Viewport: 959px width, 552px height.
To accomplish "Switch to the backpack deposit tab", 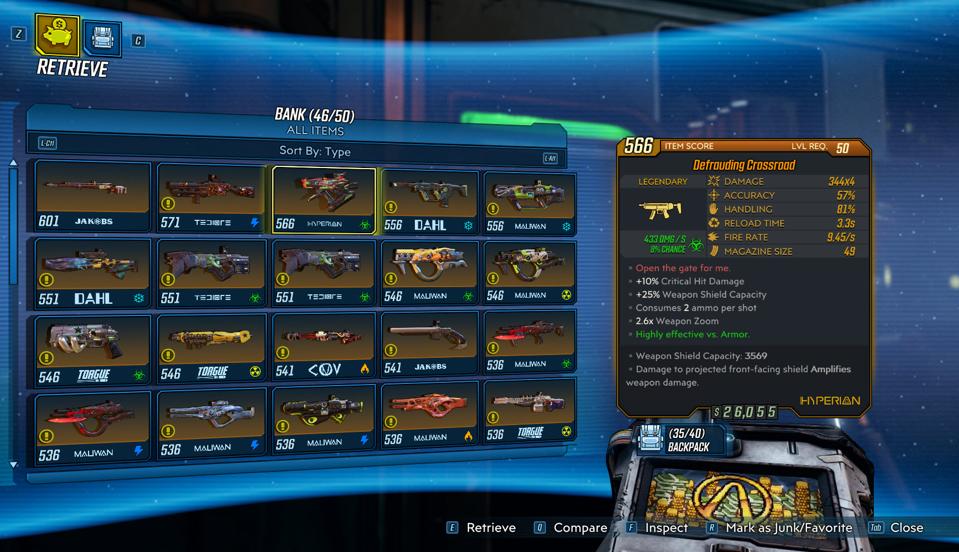I will tap(101, 39).
